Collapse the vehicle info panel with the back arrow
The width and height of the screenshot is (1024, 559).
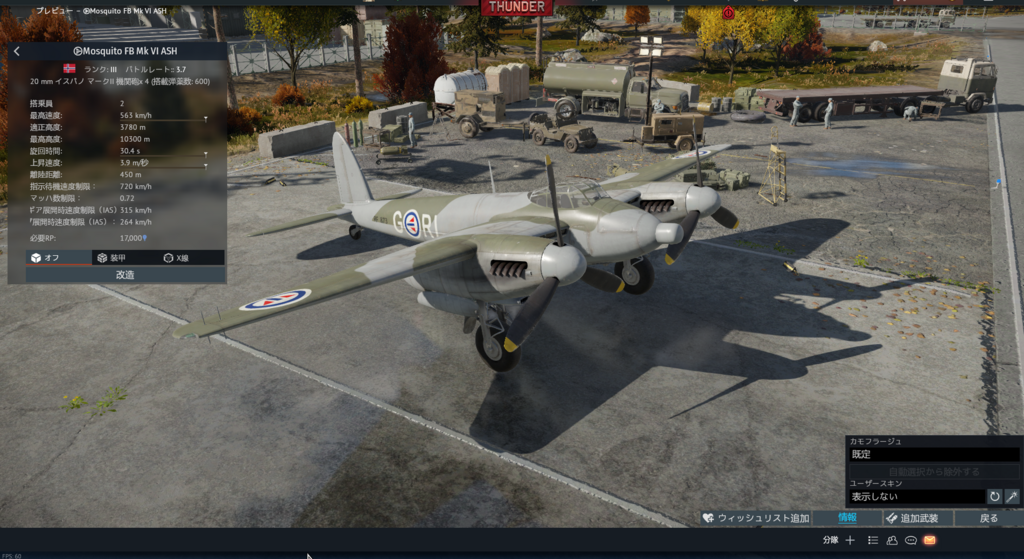17,51
